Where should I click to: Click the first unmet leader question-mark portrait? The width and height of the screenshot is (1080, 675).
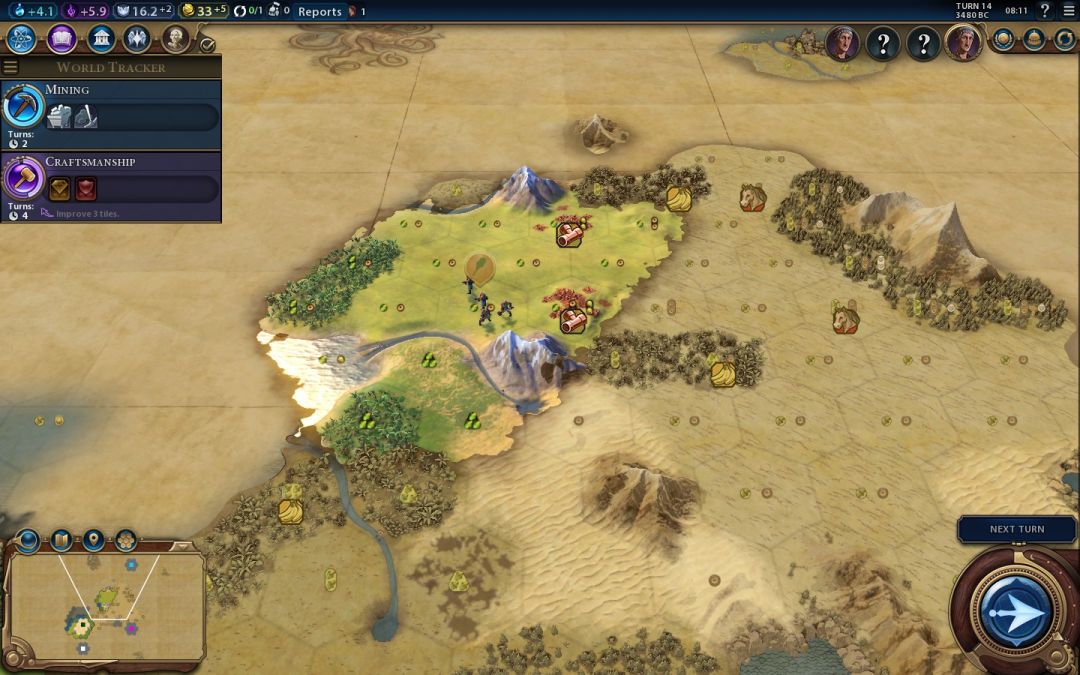[883, 44]
